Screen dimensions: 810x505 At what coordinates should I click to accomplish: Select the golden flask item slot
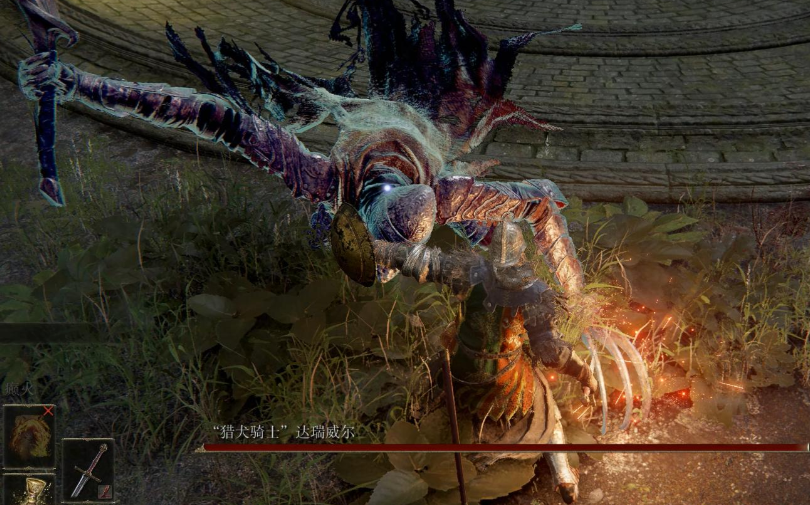30,491
